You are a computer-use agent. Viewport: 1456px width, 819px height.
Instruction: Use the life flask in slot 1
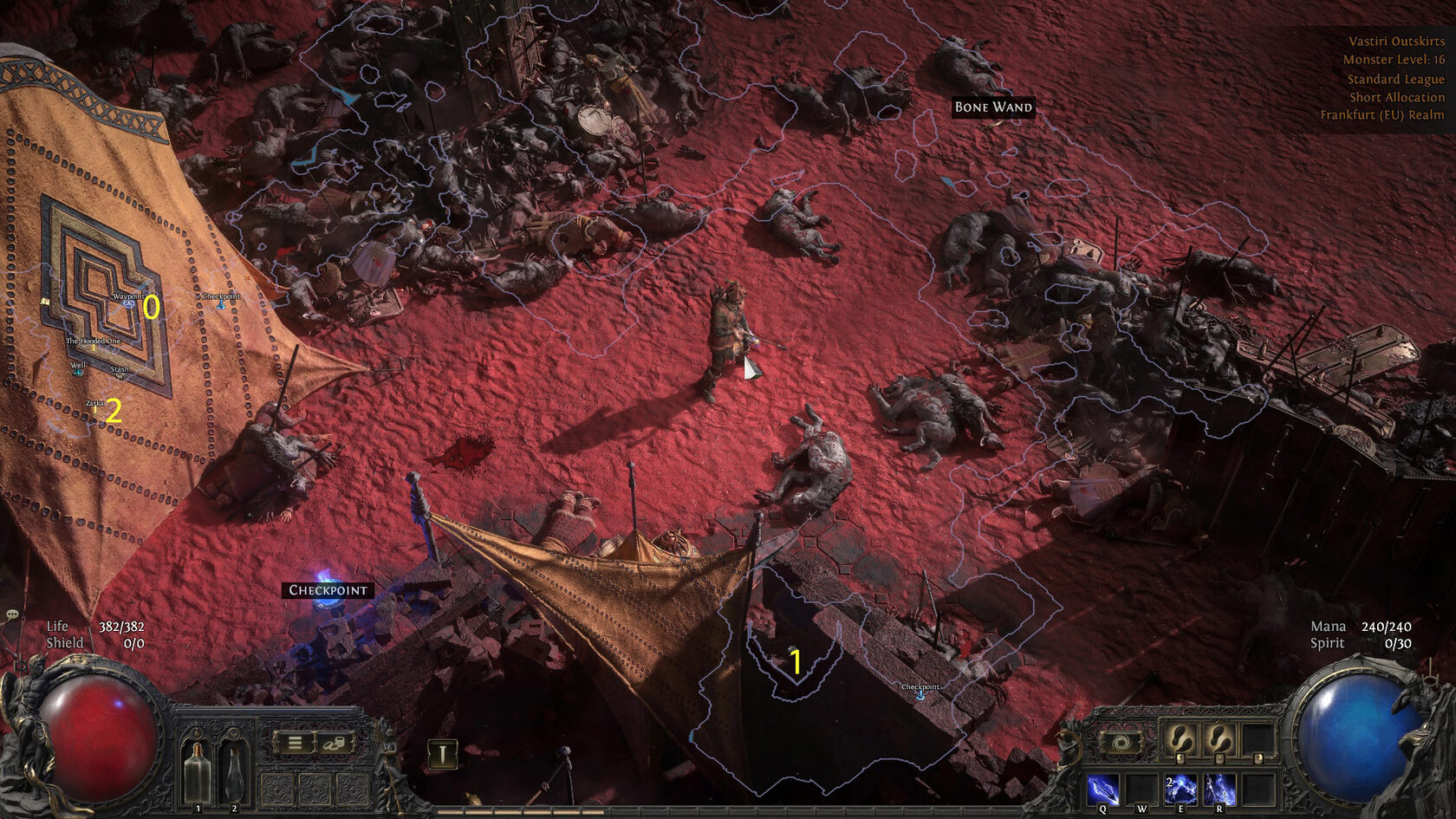point(198,771)
